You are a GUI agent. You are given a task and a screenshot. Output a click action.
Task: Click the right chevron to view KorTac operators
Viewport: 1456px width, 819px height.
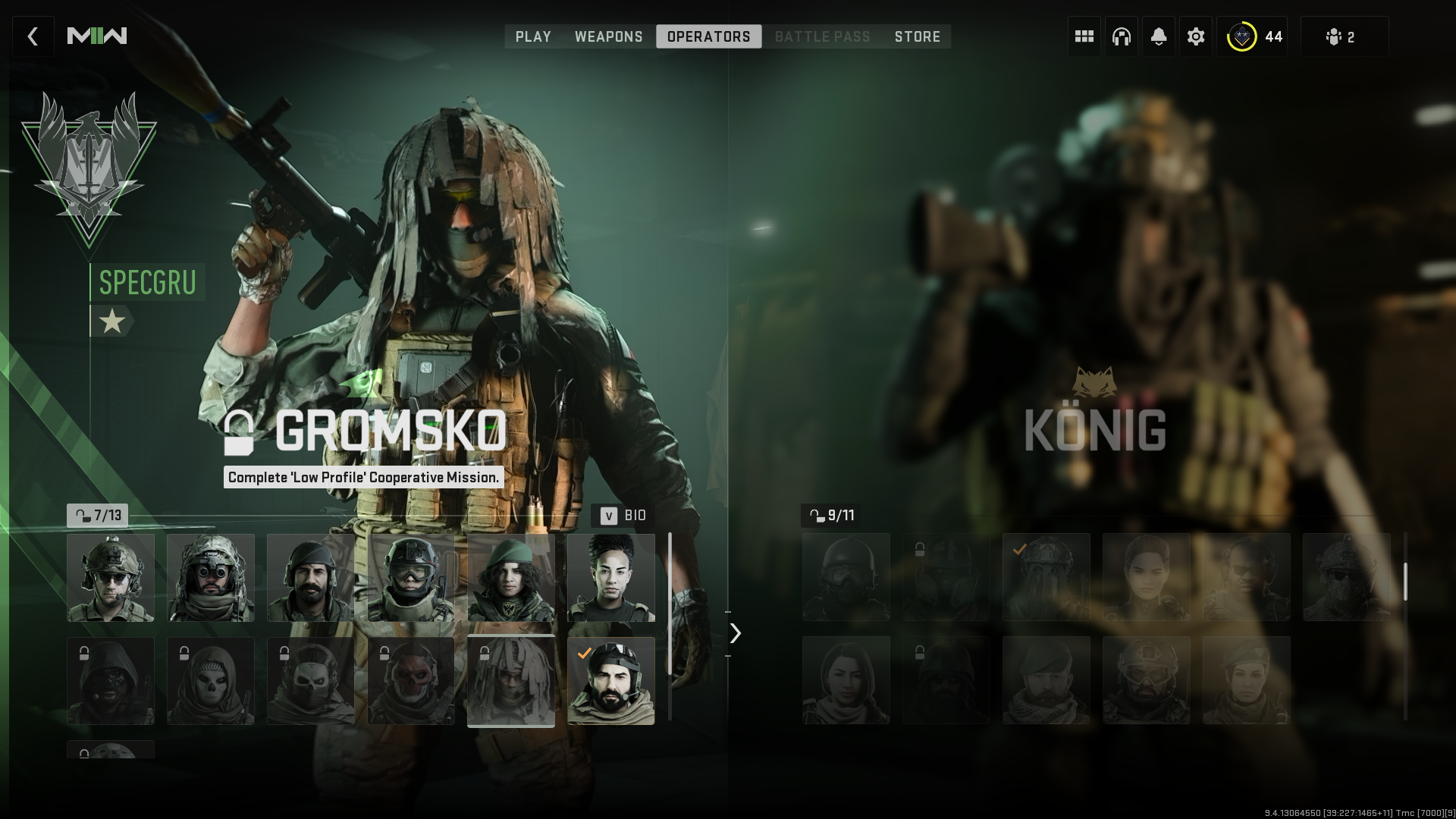(x=734, y=632)
